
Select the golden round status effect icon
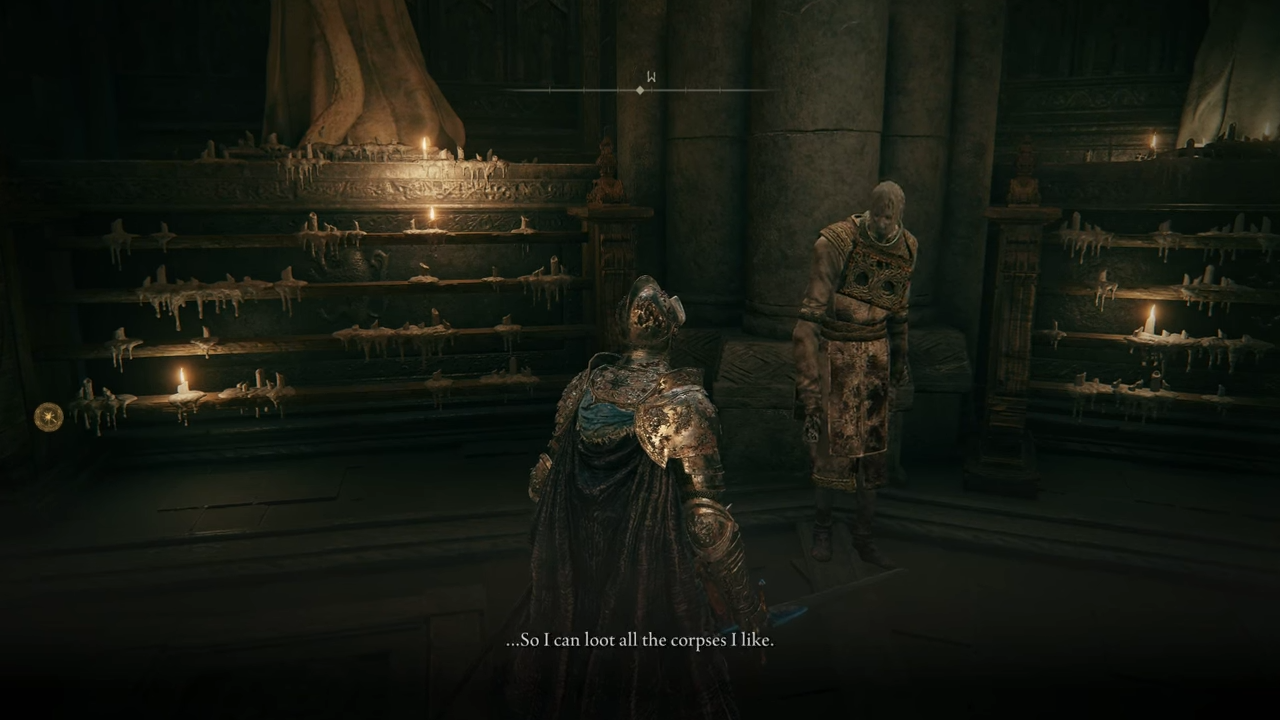coord(48,416)
